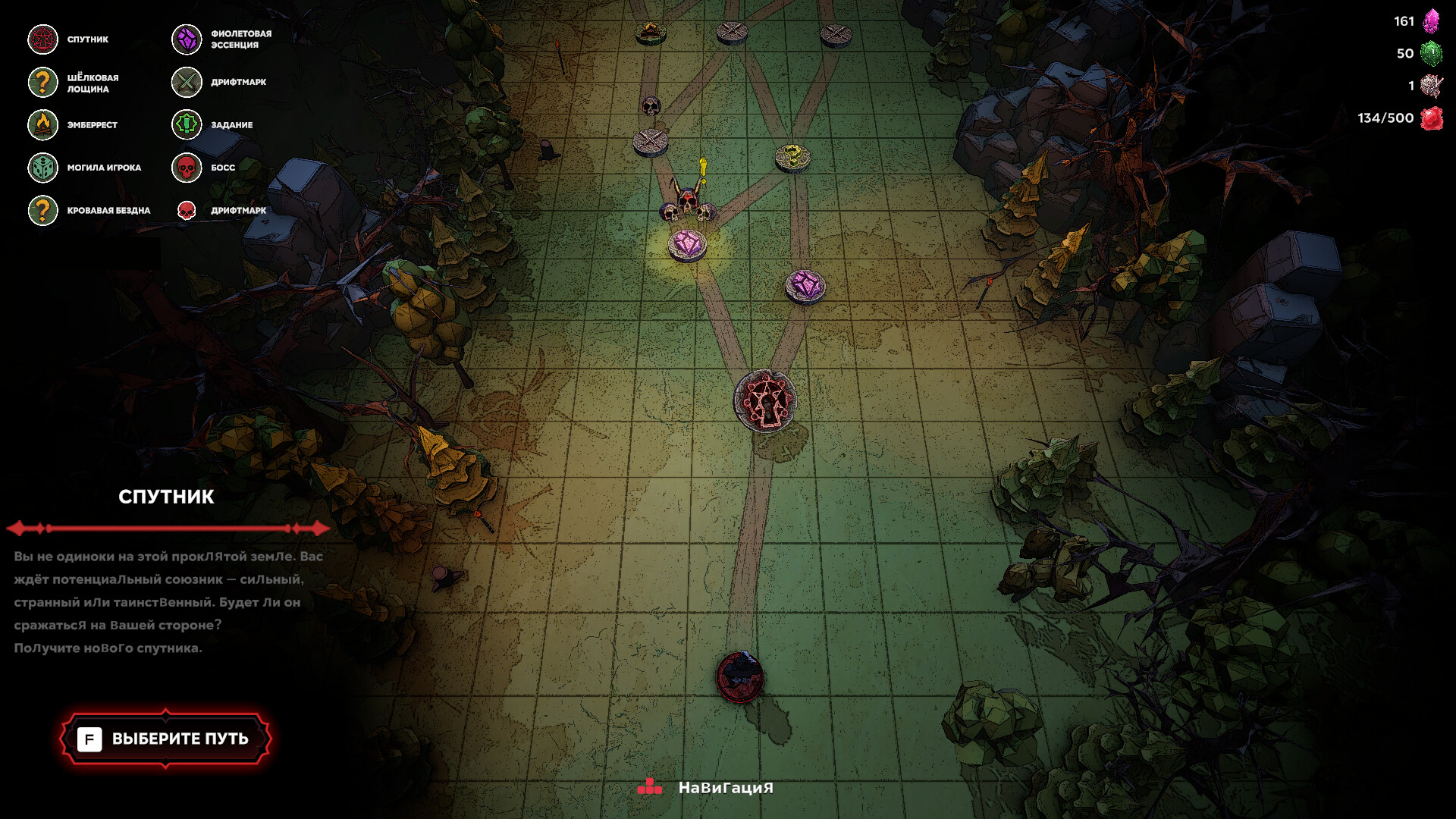1456x819 pixels.
Task: Choose the campfire node on the map path
Action: [x=650, y=32]
